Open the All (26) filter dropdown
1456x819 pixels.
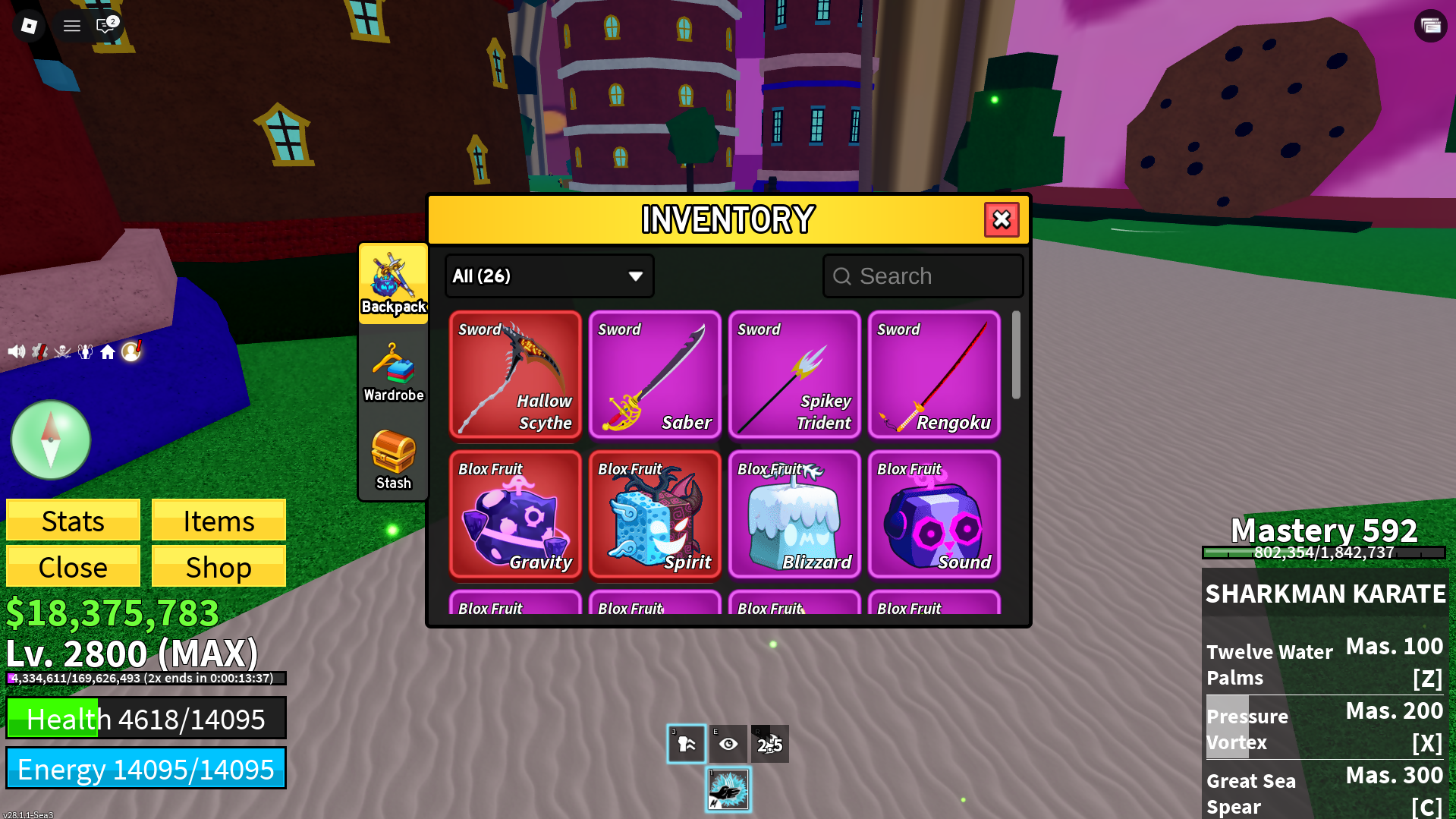click(x=549, y=276)
